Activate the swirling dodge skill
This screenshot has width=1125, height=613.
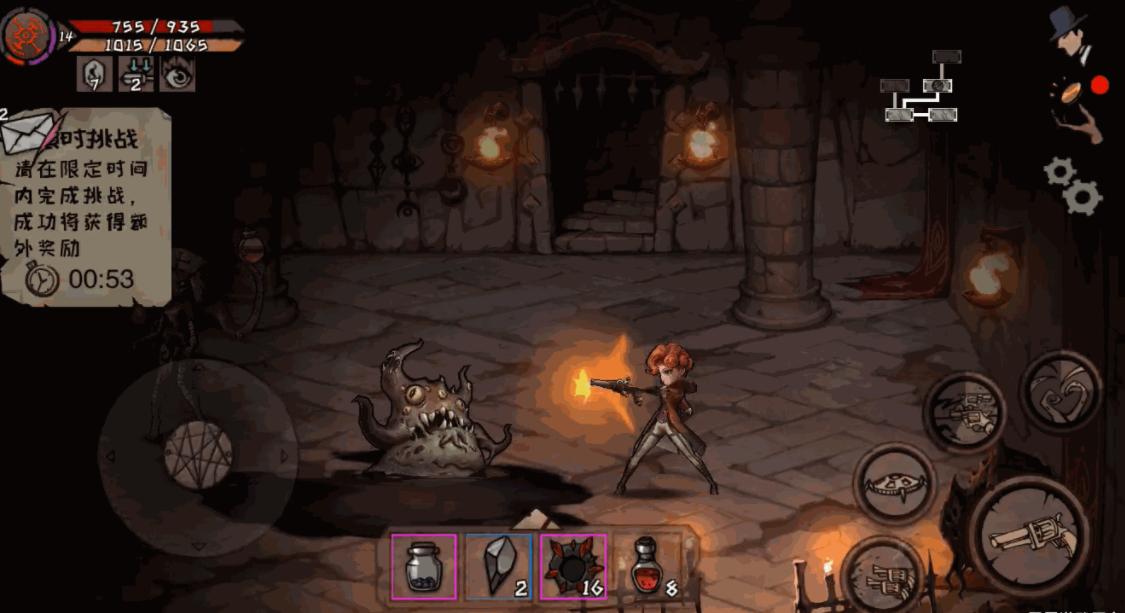(1060, 391)
